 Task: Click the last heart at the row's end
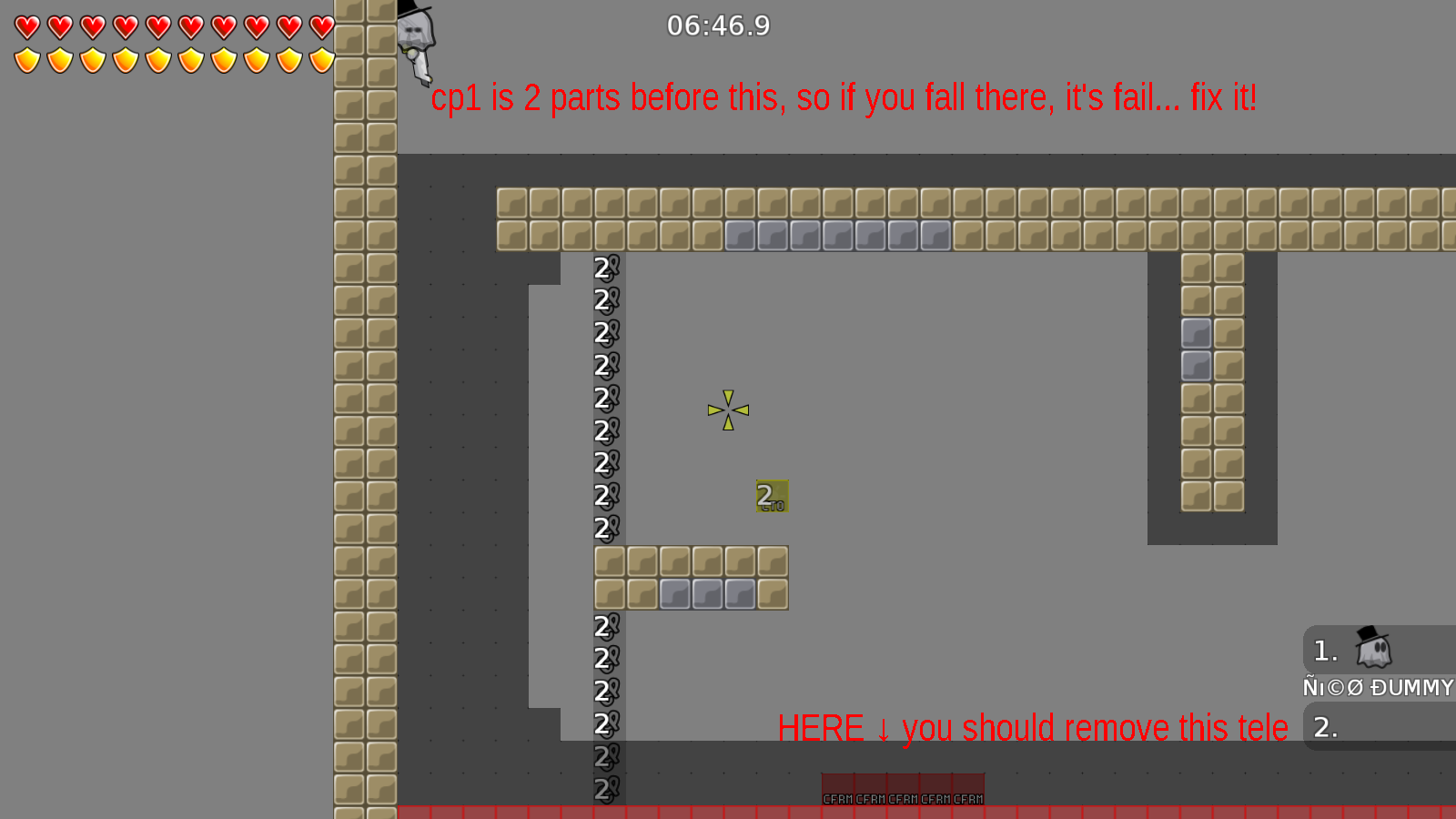[320, 27]
